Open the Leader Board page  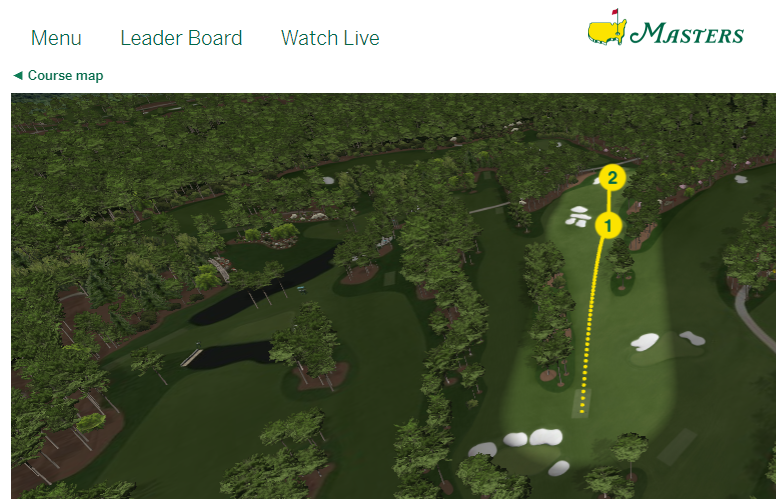click(x=181, y=39)
